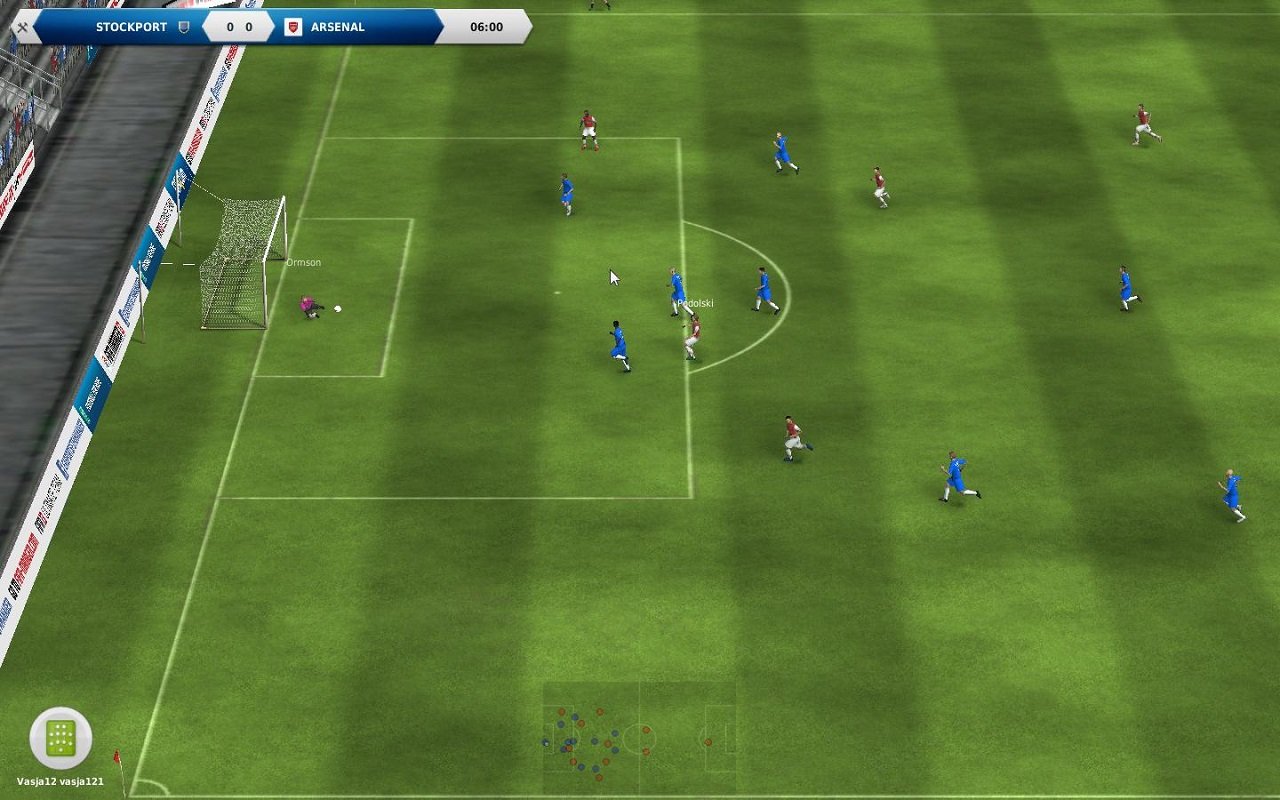Open the tactics formation icon bottom-left
The height and width of the screenshot is (800, 1280).
[62, 735]
